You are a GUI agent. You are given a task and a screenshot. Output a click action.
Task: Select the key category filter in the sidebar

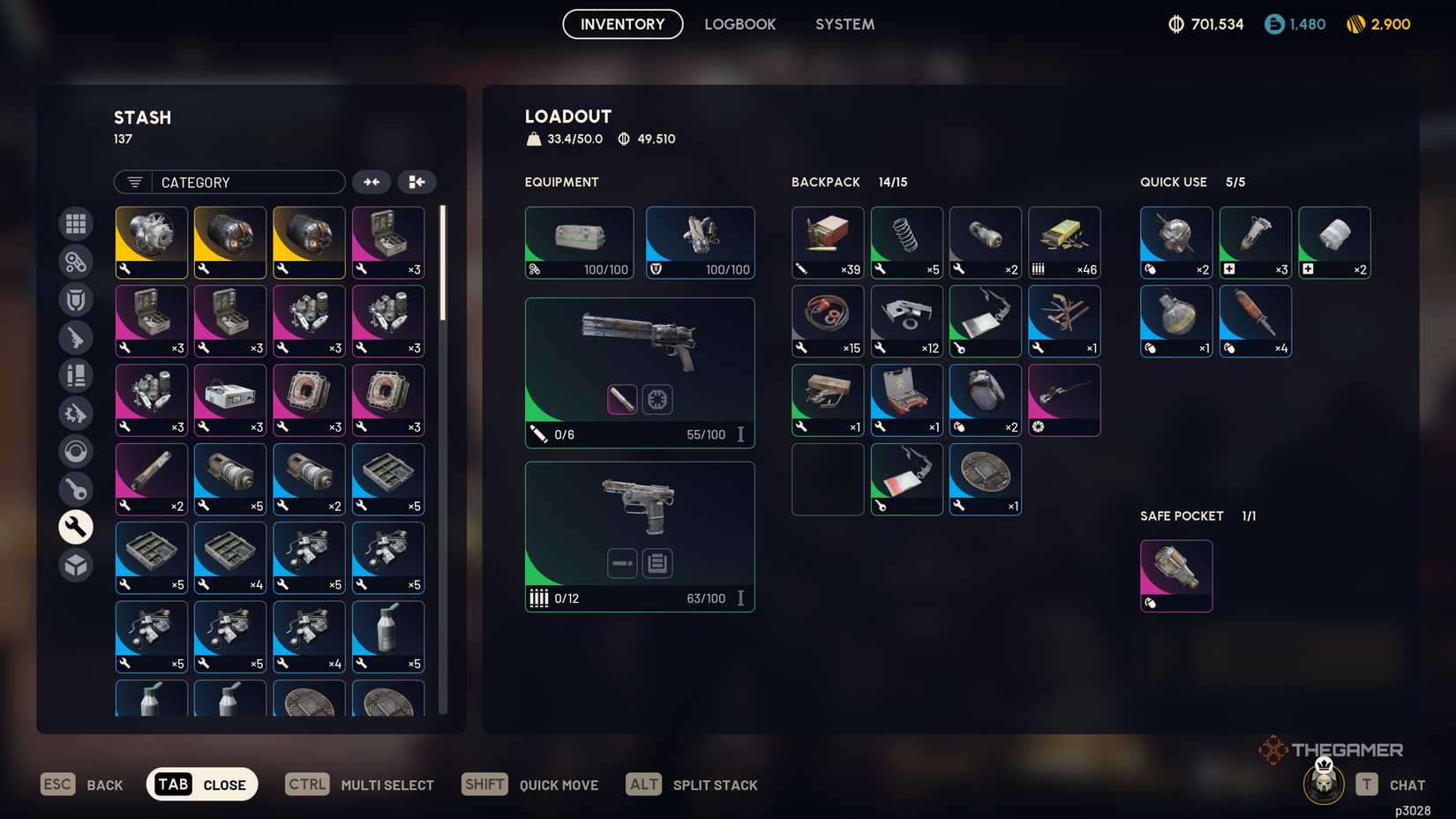click(x=76, y=488)
